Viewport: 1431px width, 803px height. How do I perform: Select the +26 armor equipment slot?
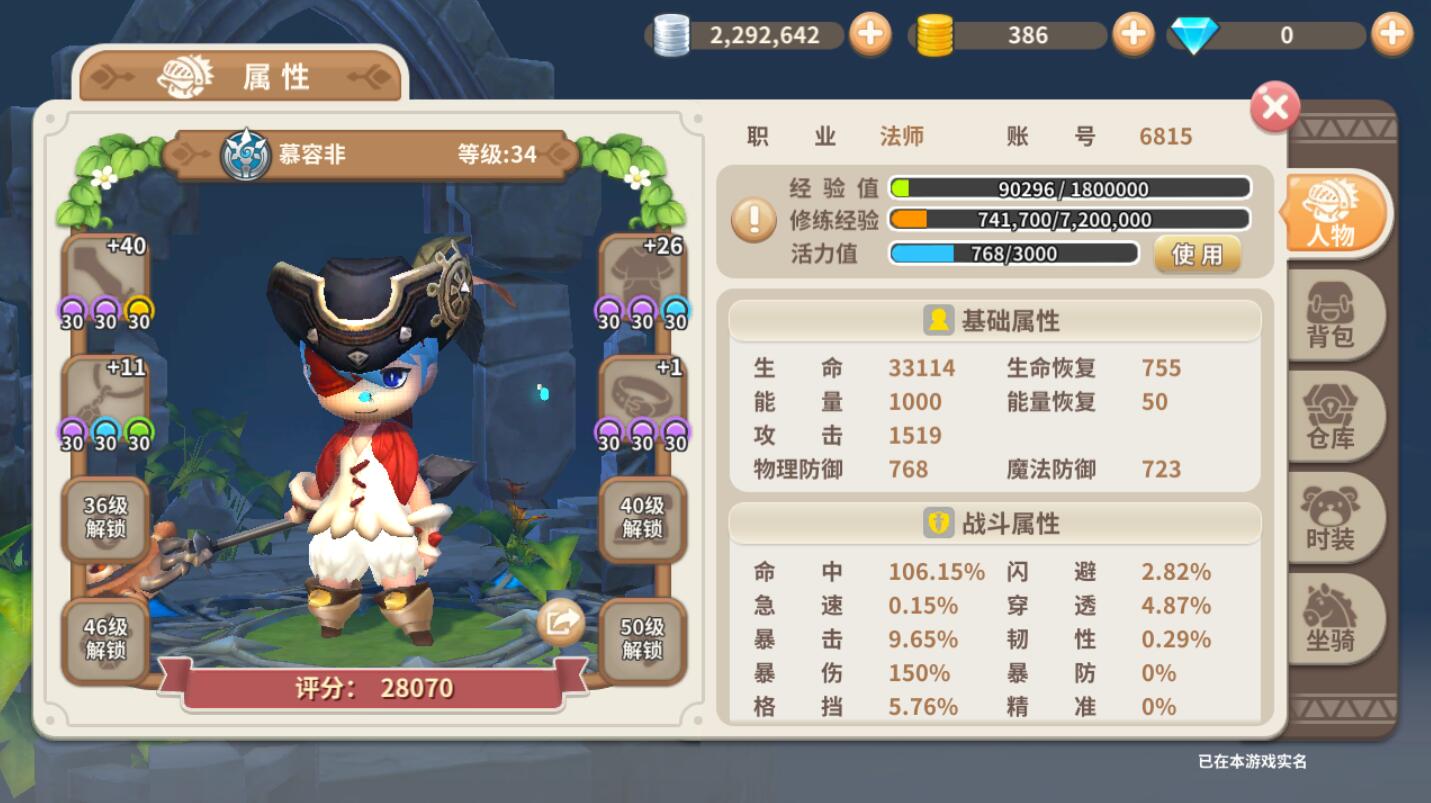[642, 272]
